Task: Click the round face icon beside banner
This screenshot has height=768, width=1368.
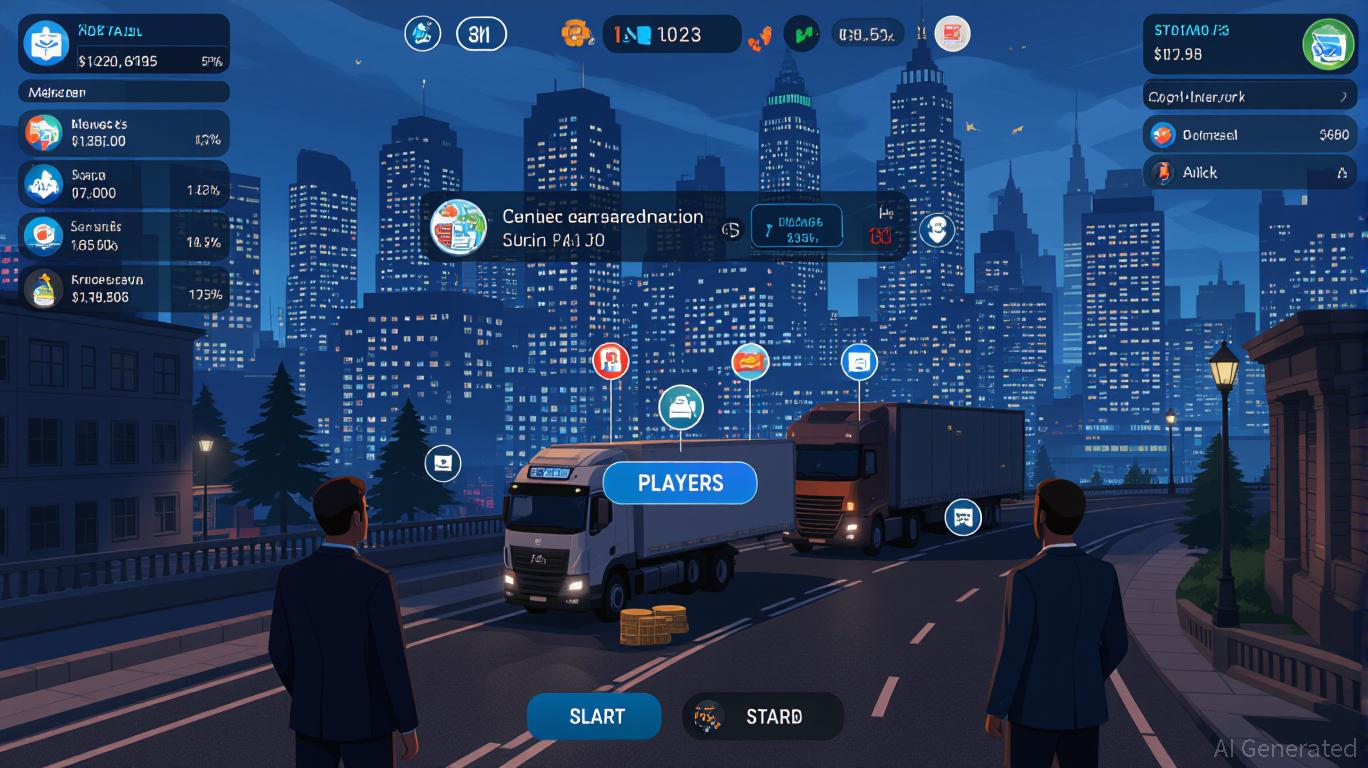Action: 936,230
